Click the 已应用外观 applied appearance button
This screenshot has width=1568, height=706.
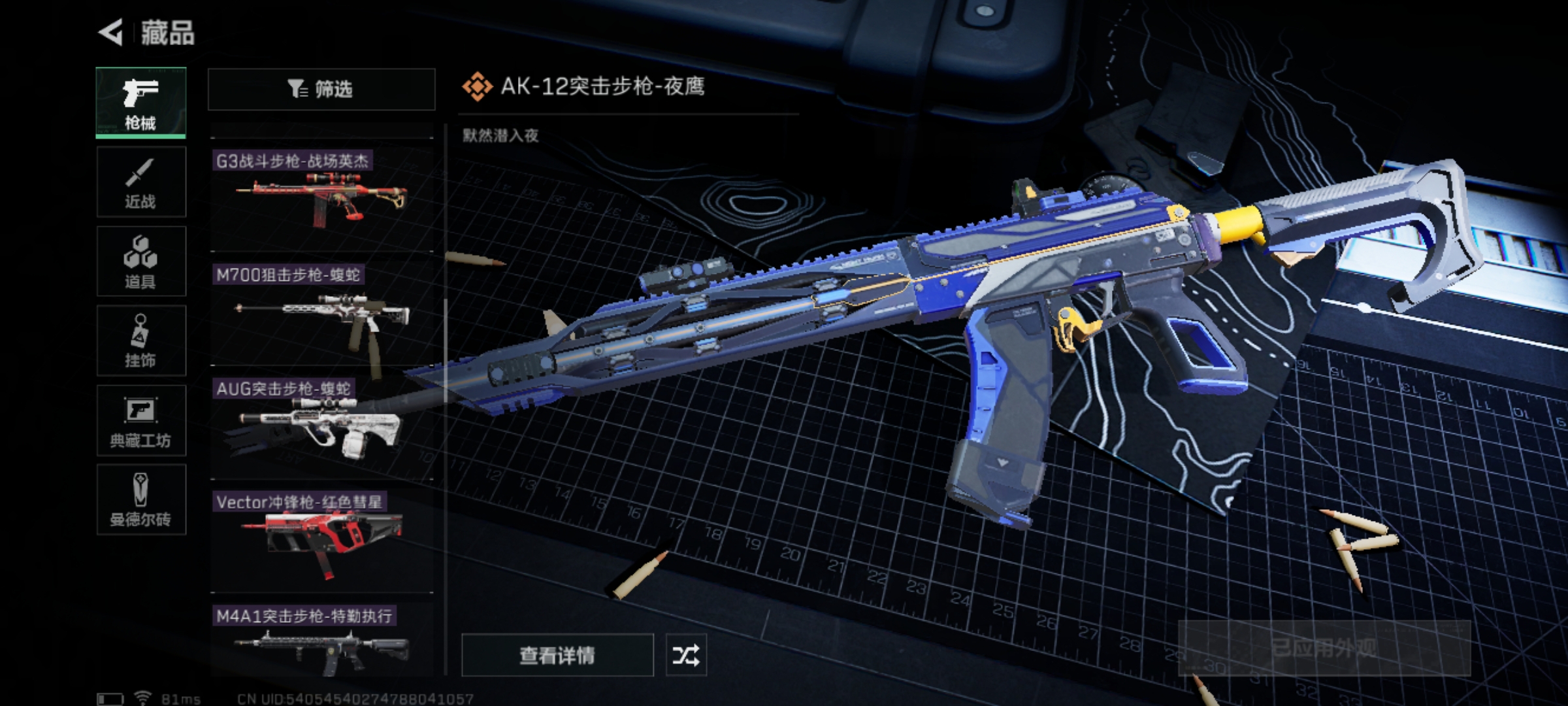pyautogui.click(x=1324, y=648)
